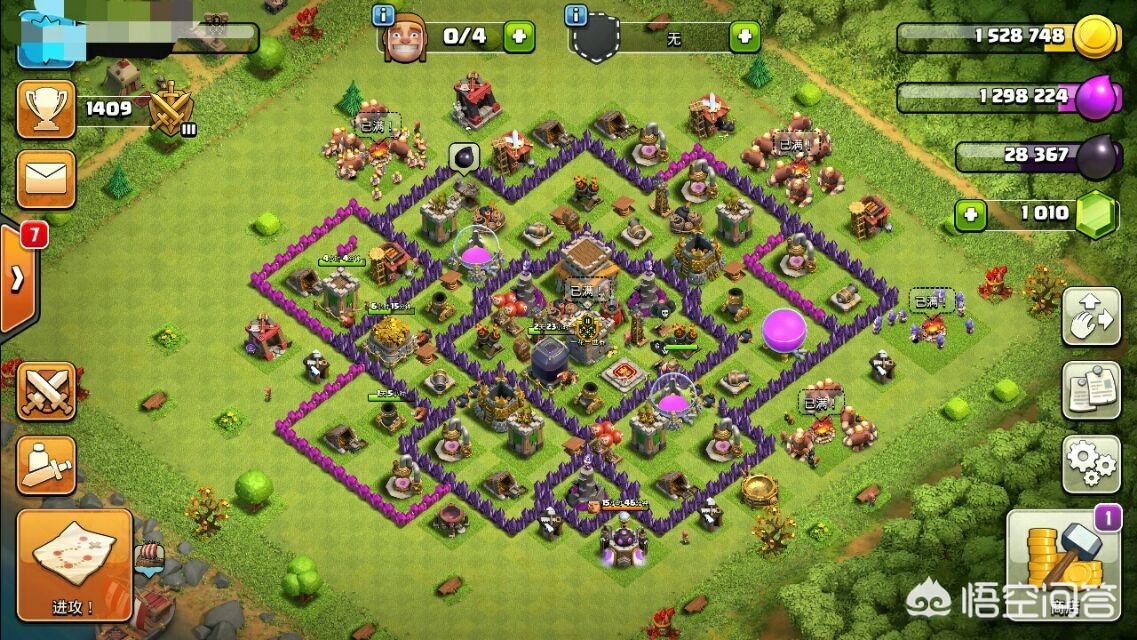The image size is (1137, 640).
Task: Check the mail inbox envelope
Action: (46, 180)
